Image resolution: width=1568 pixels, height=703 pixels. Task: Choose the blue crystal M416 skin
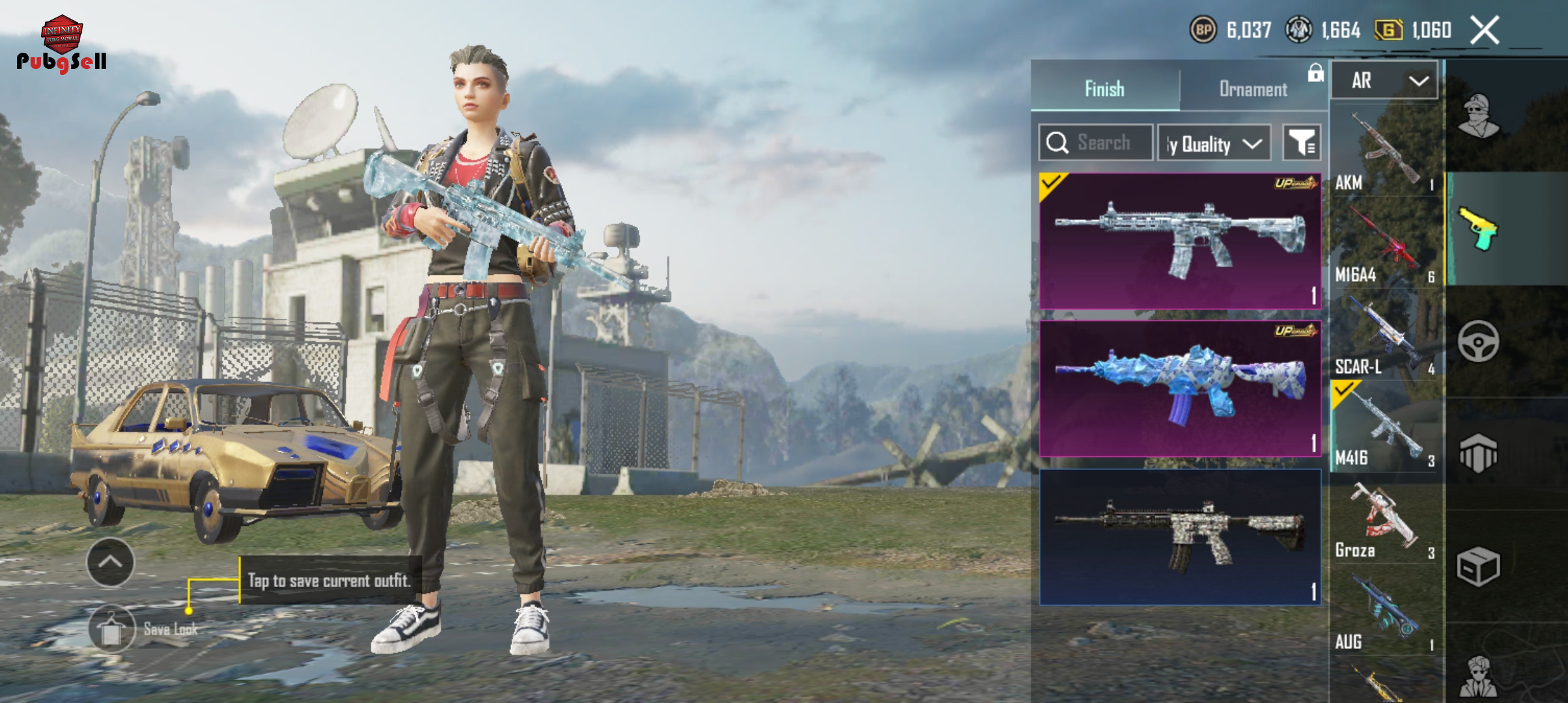click(x=1179, y=389)
